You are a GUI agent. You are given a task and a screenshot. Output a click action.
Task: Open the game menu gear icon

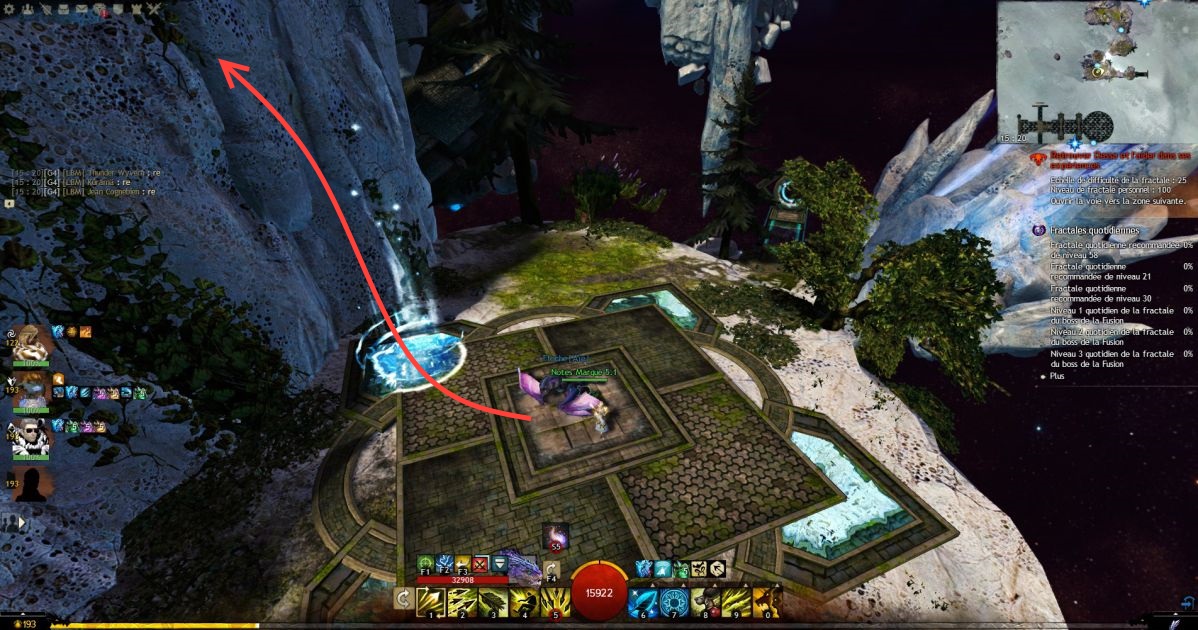8,8
